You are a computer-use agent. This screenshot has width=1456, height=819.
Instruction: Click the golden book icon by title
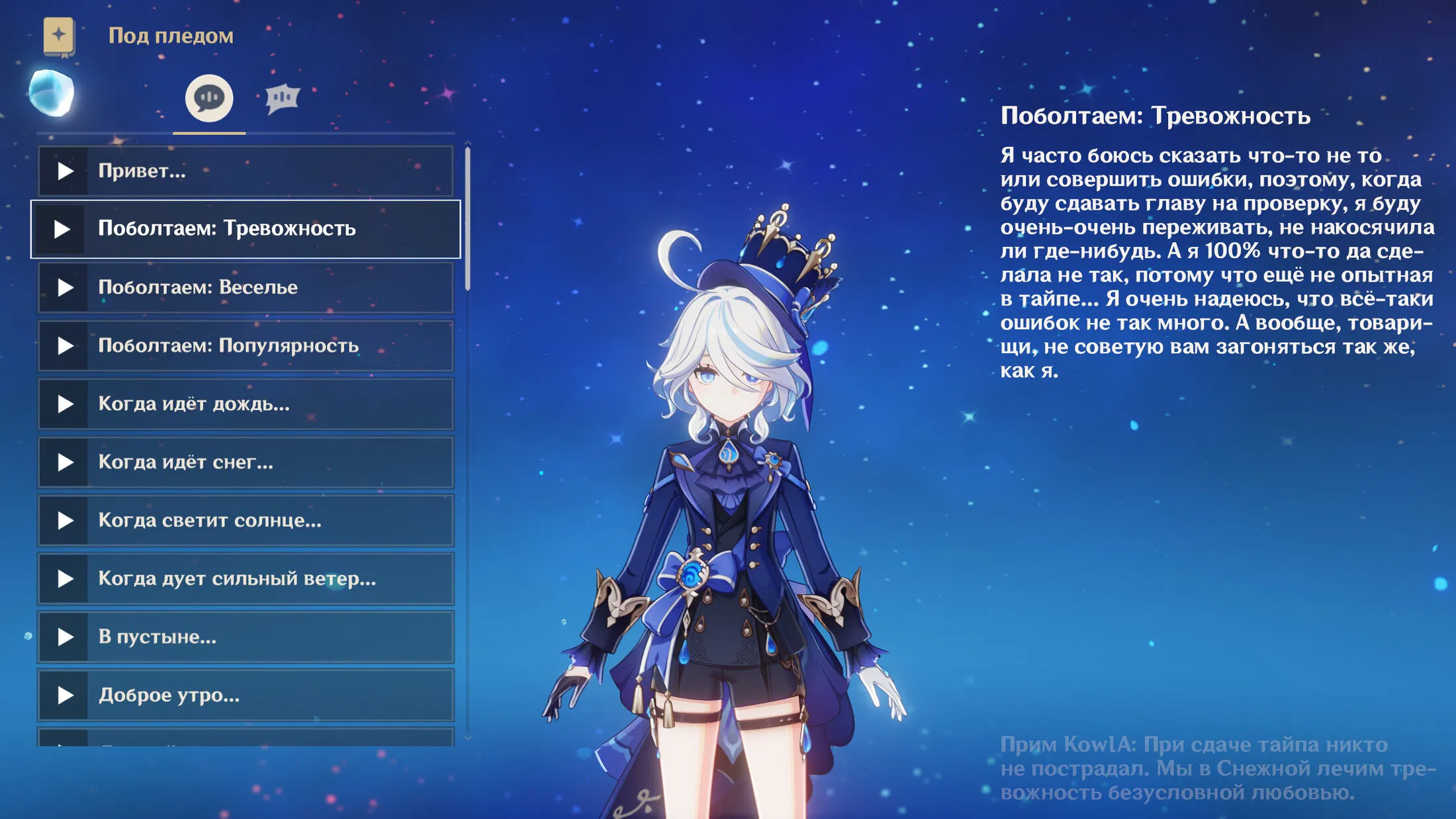click(x=59, y=36)
